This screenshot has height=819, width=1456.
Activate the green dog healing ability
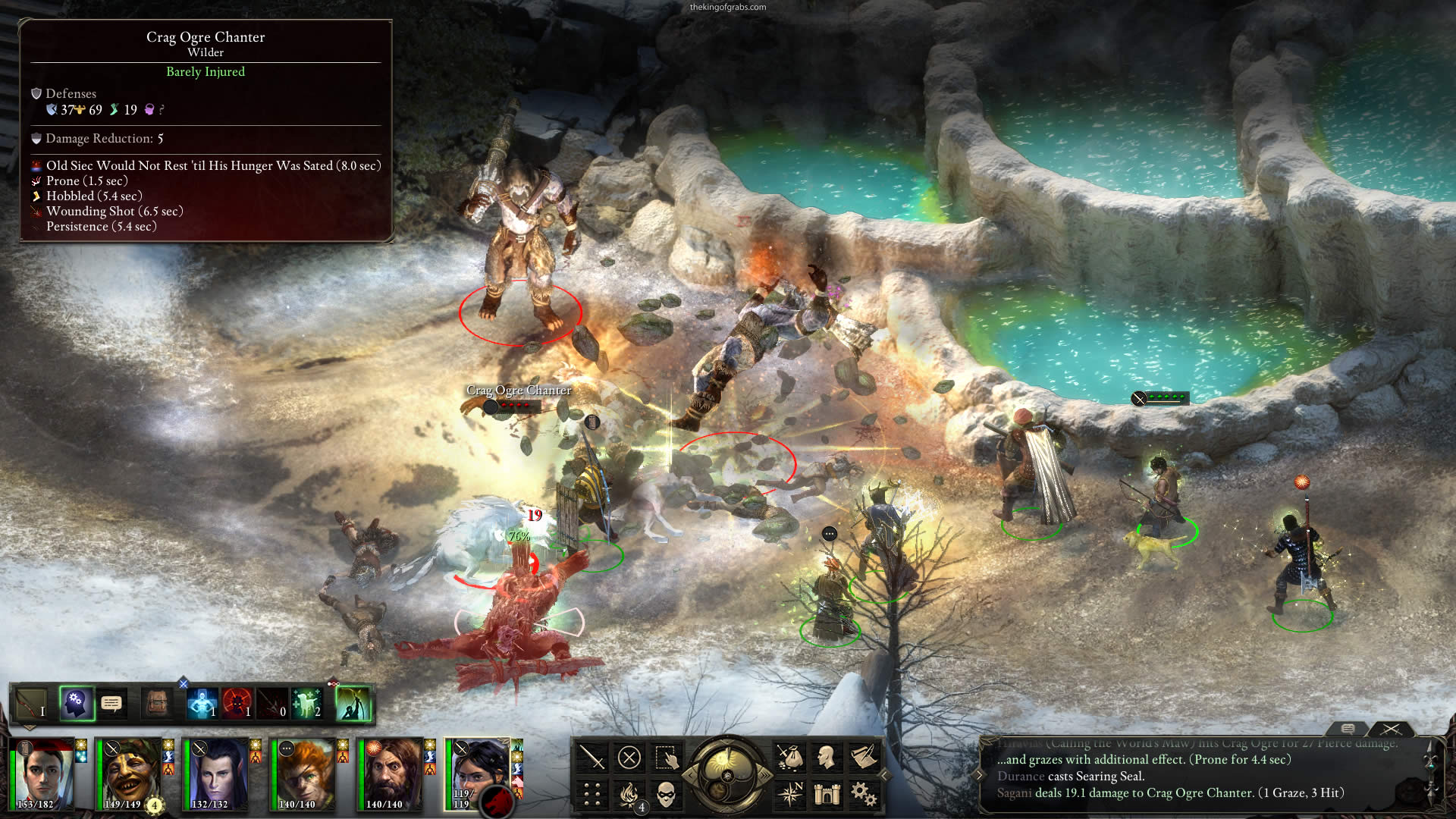(307, 704)
